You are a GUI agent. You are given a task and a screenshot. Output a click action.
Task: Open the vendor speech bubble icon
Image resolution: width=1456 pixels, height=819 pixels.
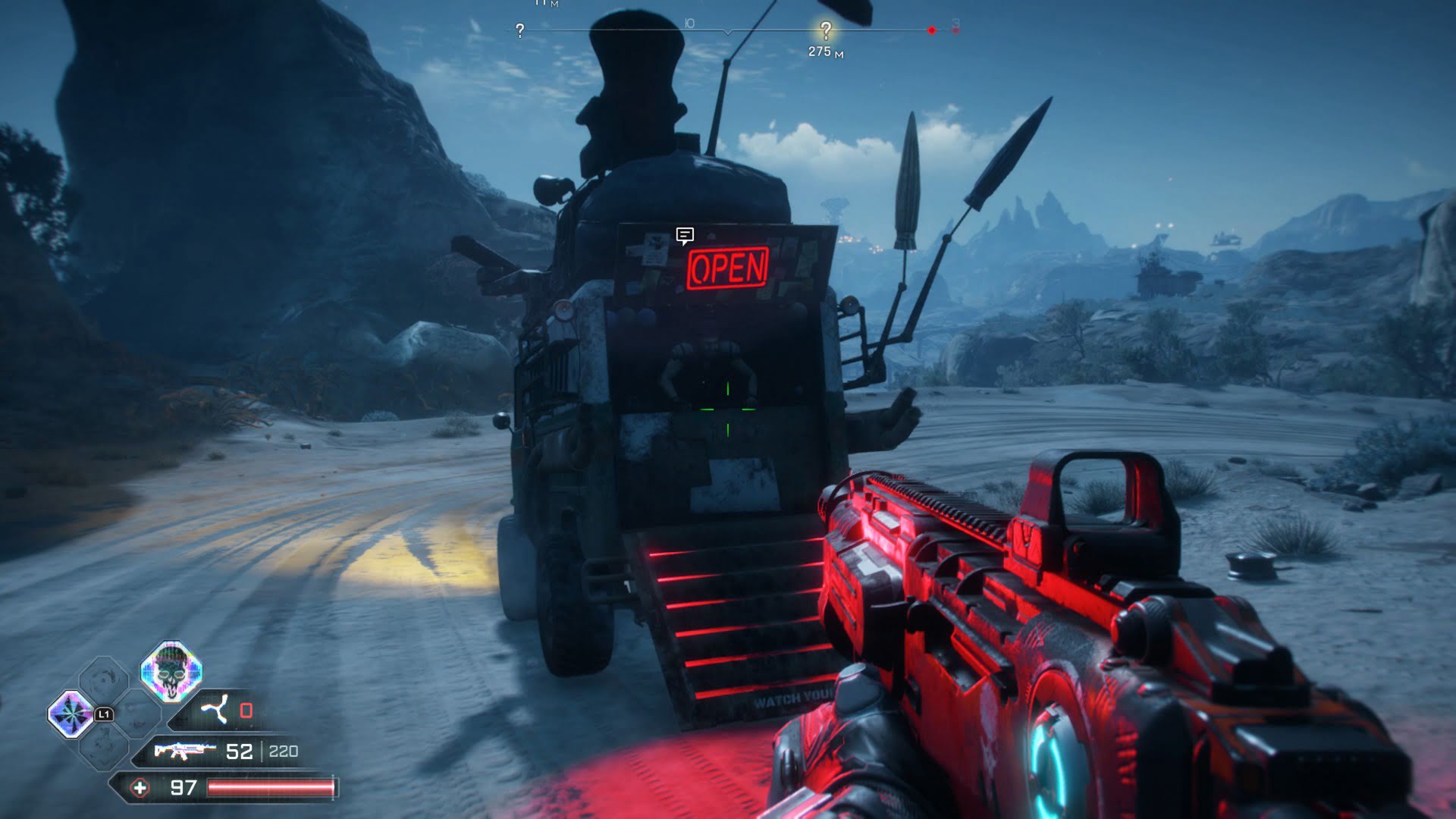pyautogui.click(x=685, y=236)
